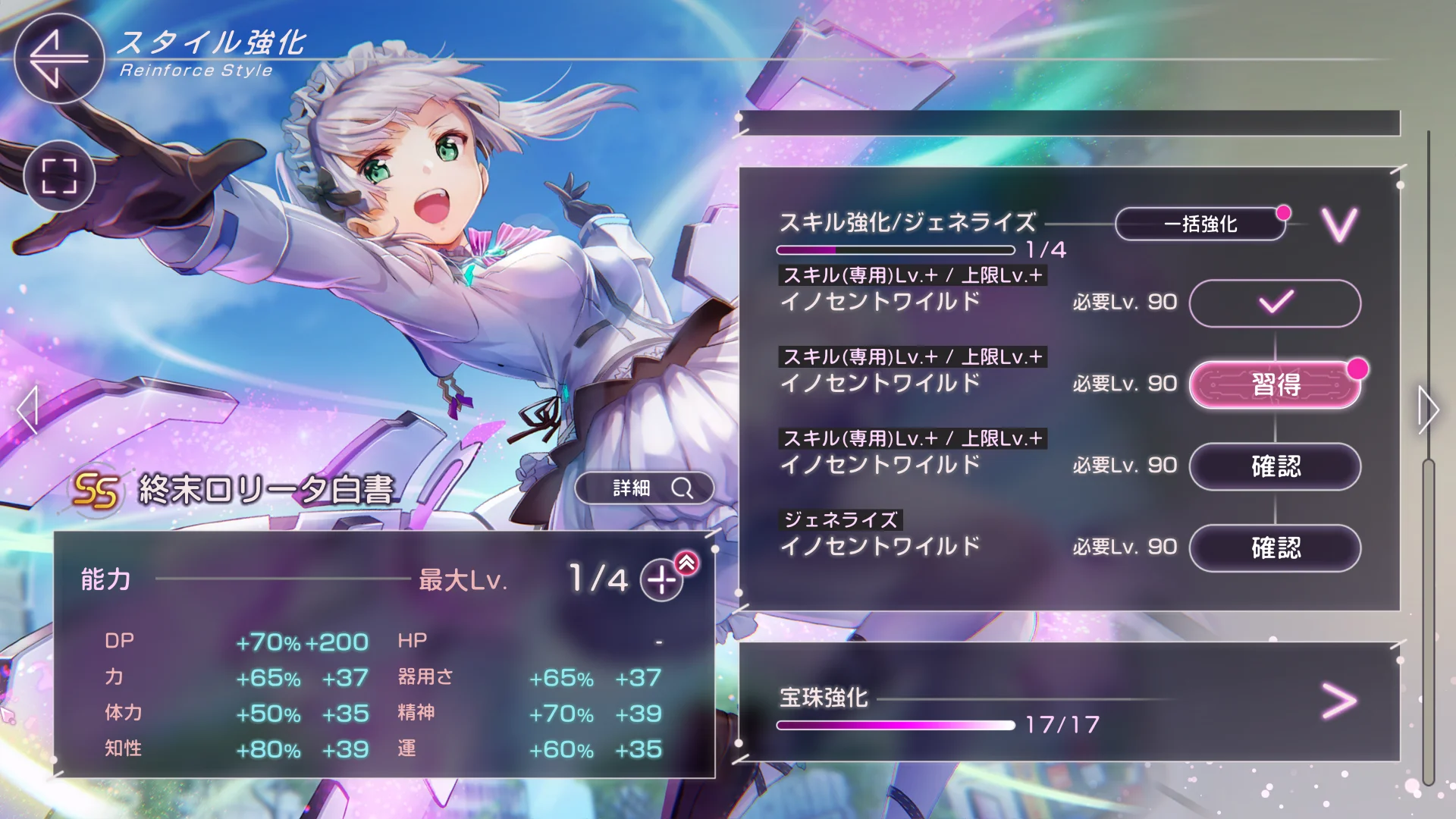This screenshot has width=1456, height=819.
Task: Toggle fullscreen character art view
Action: pos(59,176)
